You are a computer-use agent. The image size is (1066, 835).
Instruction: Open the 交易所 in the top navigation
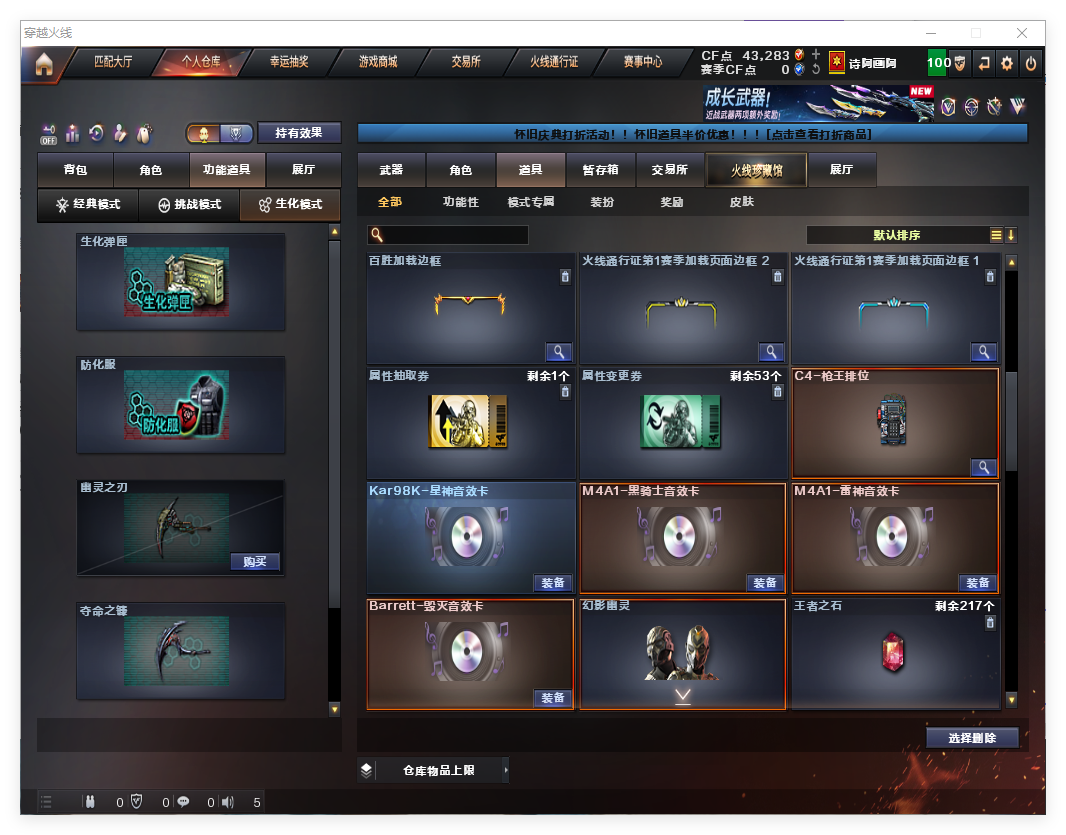[466, 62]
